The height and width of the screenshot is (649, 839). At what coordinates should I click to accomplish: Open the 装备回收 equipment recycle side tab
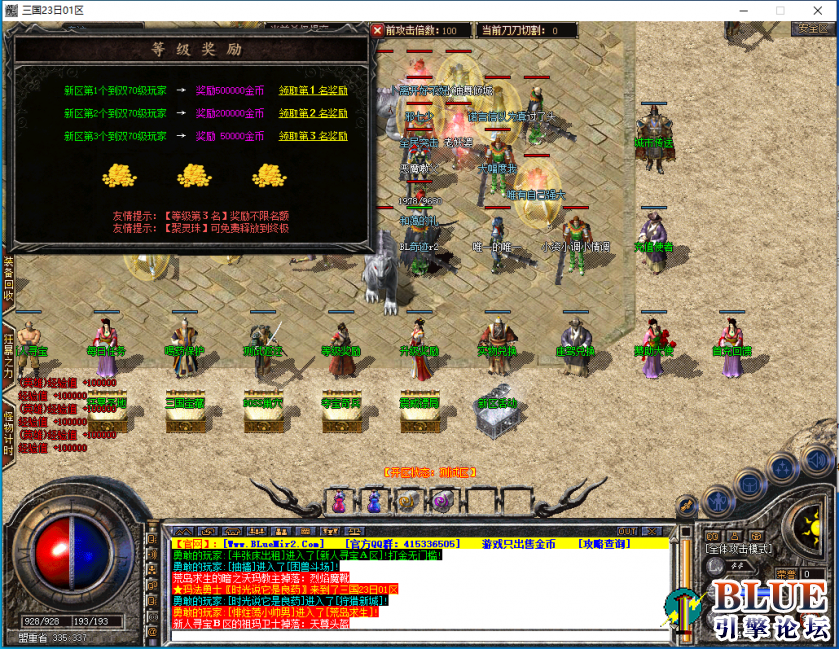(x=8, y=280)
